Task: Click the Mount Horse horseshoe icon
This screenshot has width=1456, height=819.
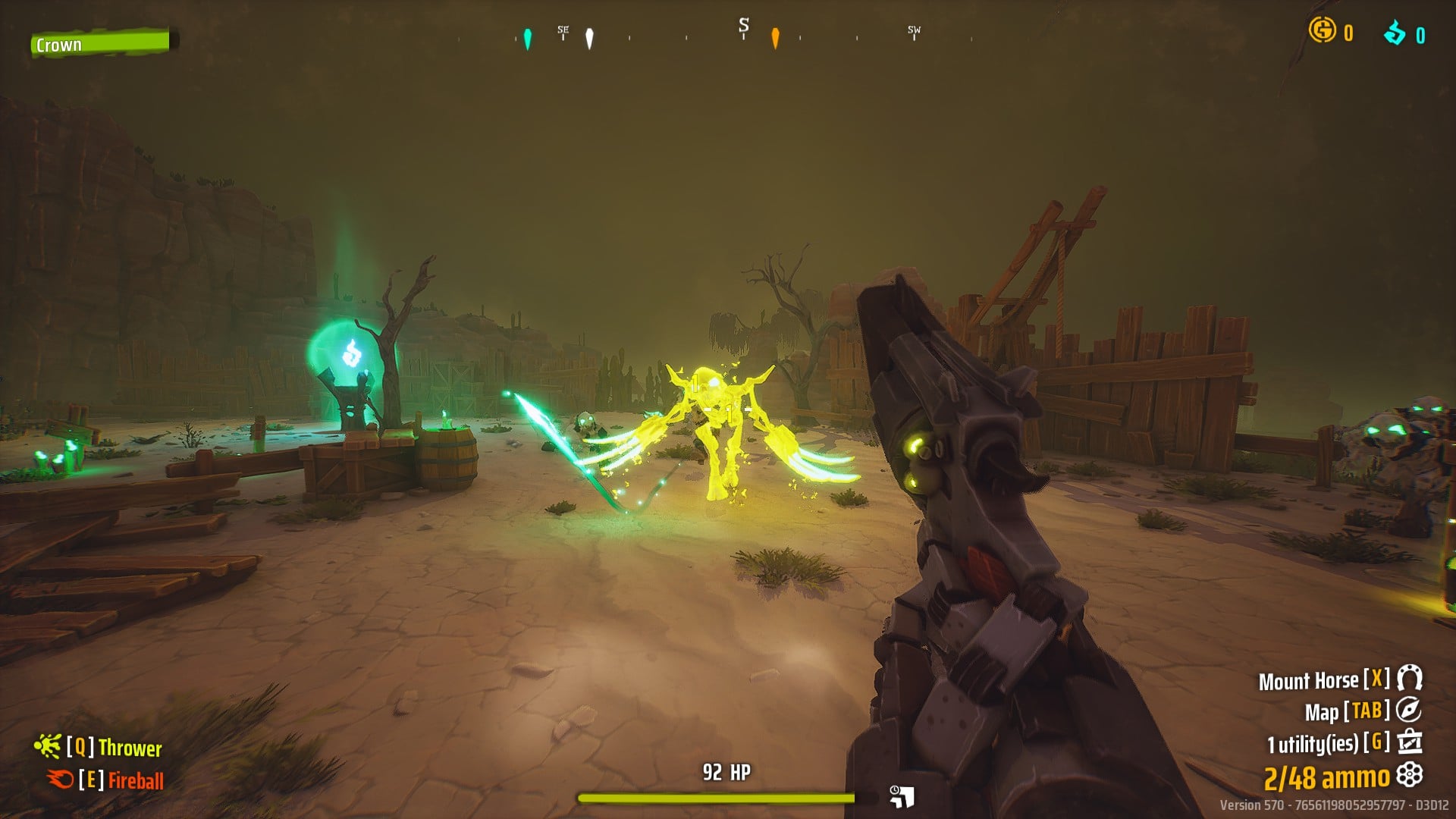Action: point(1410,678)
